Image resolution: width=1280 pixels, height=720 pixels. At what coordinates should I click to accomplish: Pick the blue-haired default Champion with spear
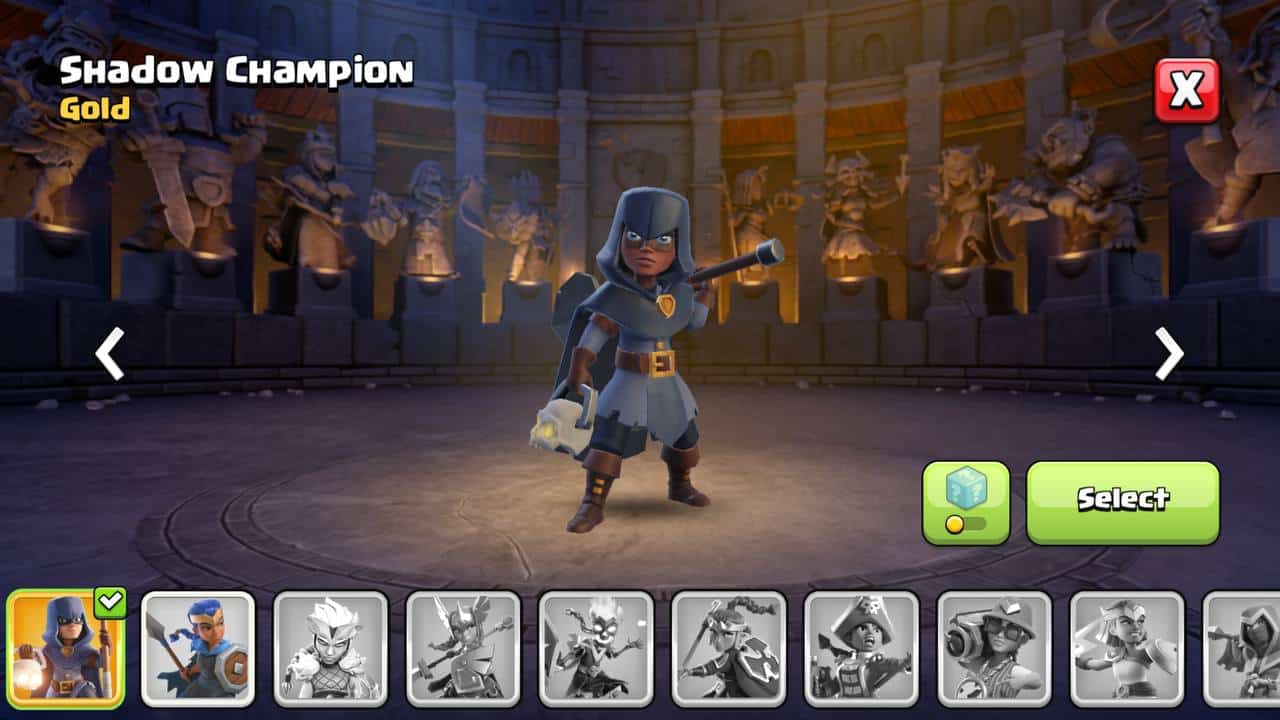pyautogui.click(x=198, y=648)
